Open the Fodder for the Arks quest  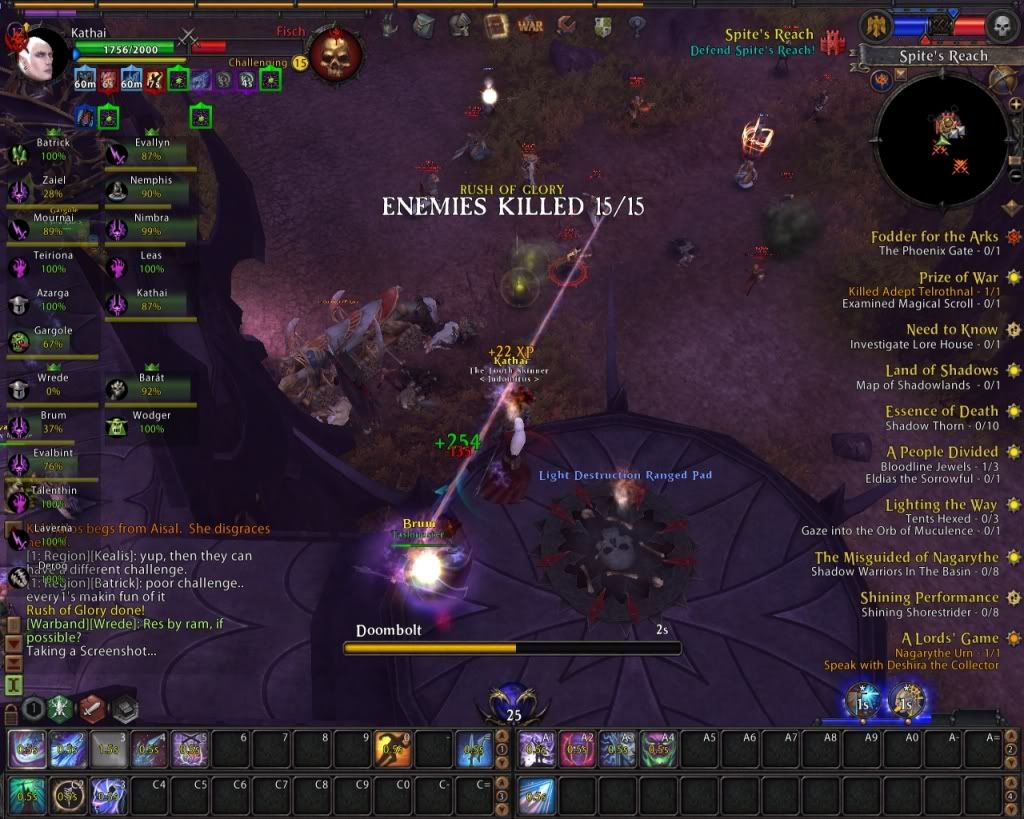tap(933, 237)
